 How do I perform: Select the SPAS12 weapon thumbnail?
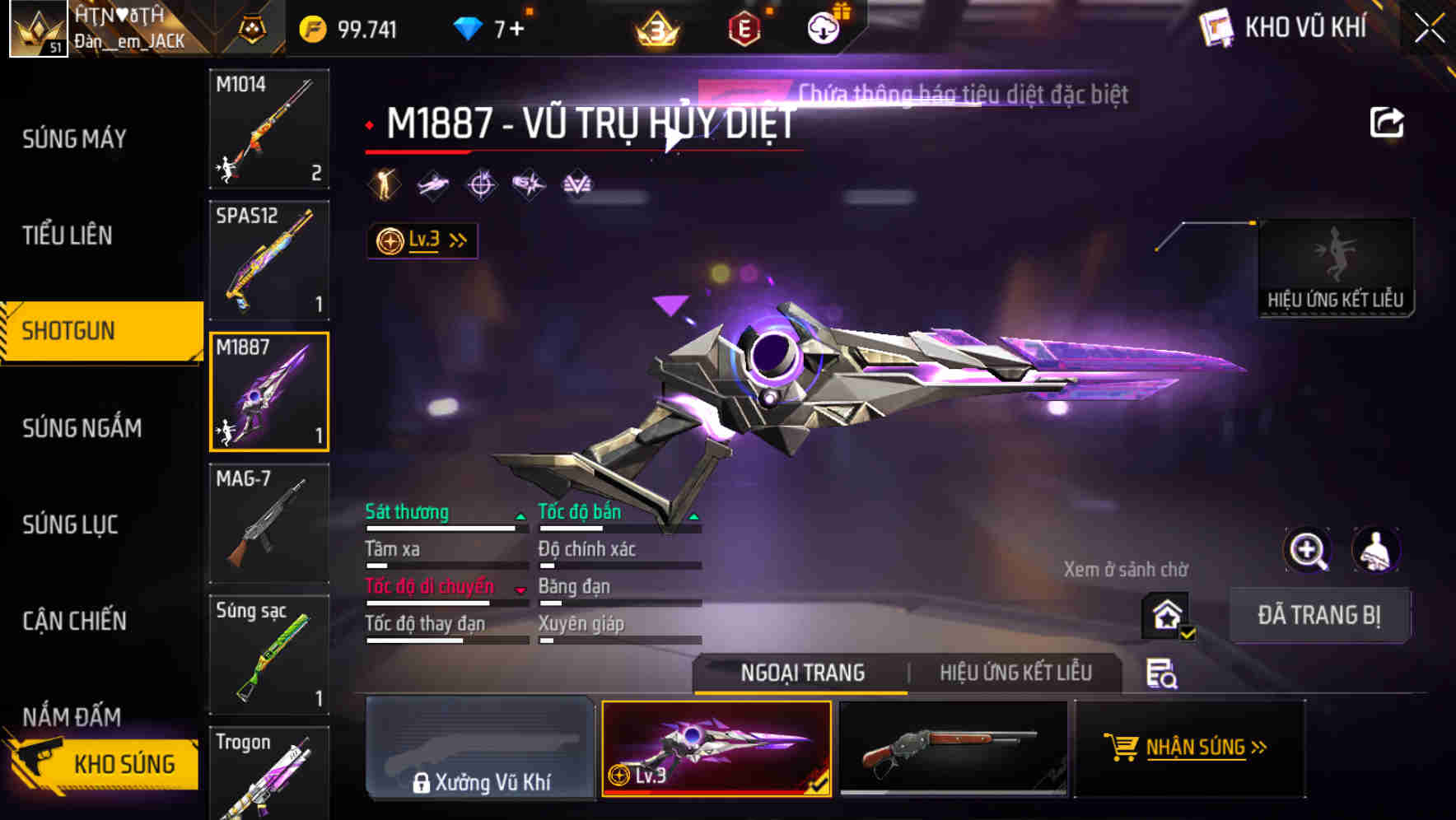tap(268, 260)
